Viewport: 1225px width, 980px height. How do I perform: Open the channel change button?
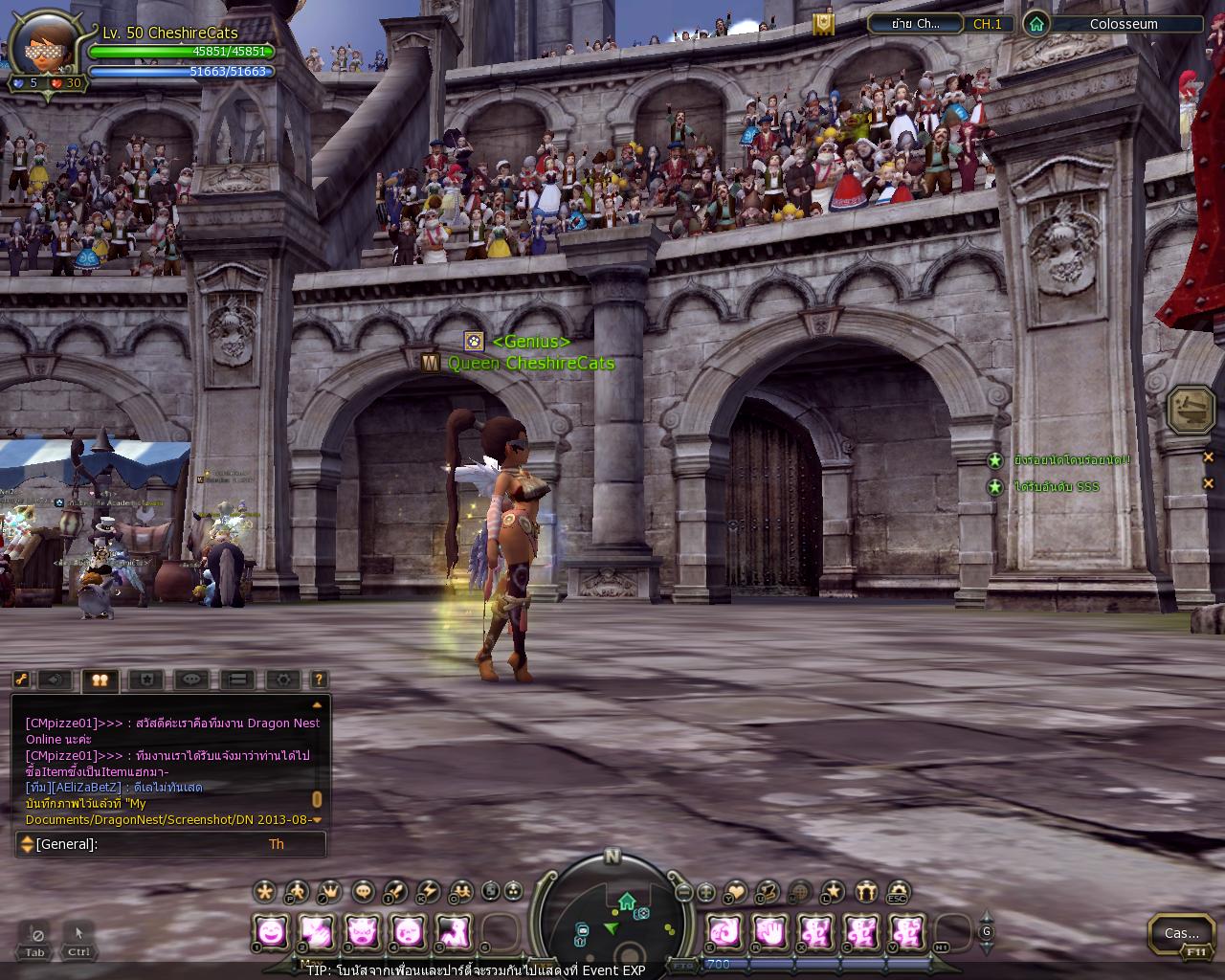click(914, 24)
